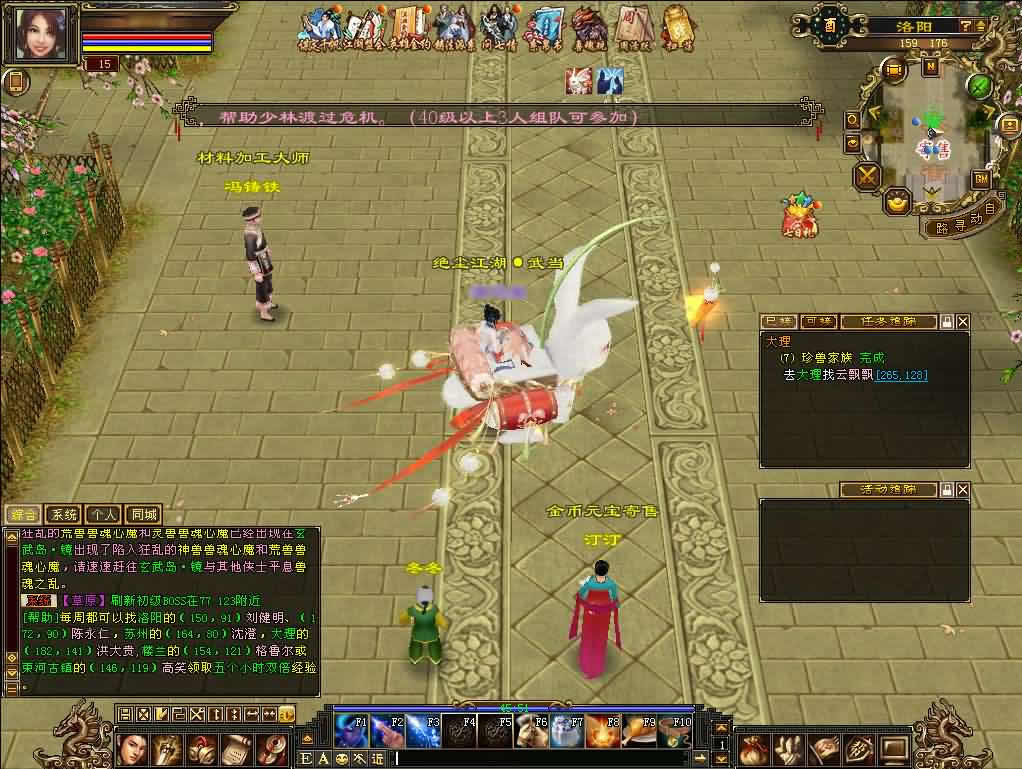
Task: Open the 七日礼 gift bag icon
Action: (x=799, y=216)
